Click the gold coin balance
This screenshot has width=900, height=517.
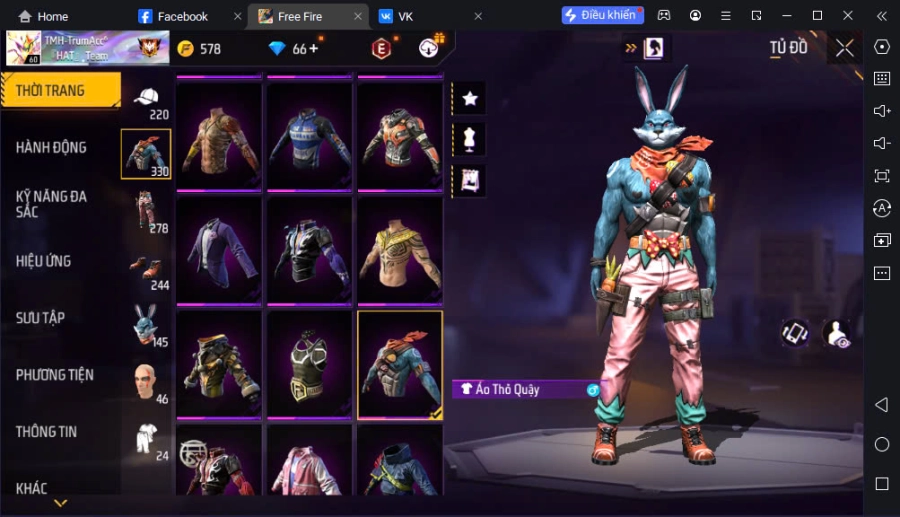(x=199, y=49)
